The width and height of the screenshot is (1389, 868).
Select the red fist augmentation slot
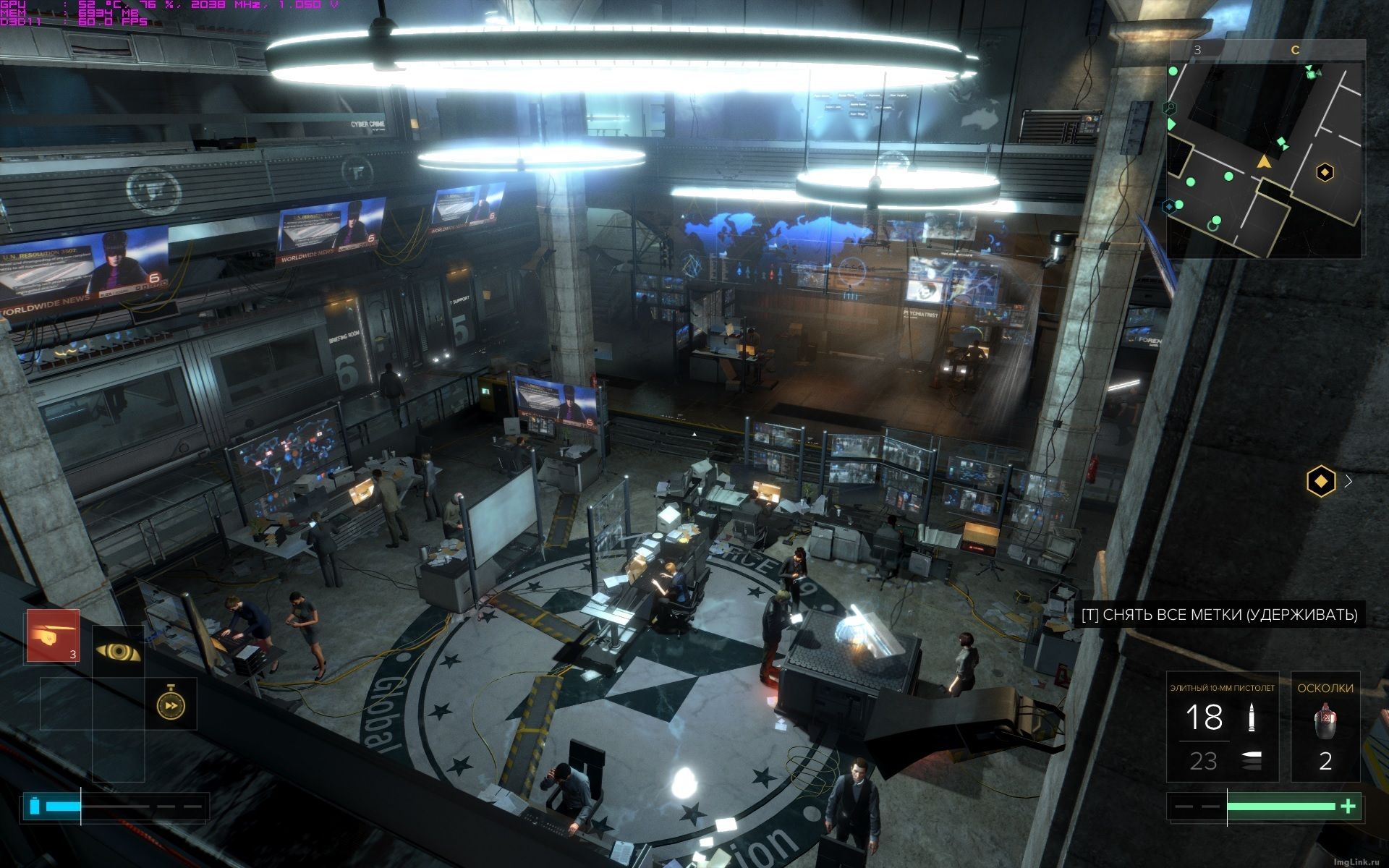click(x=53, y=636)
